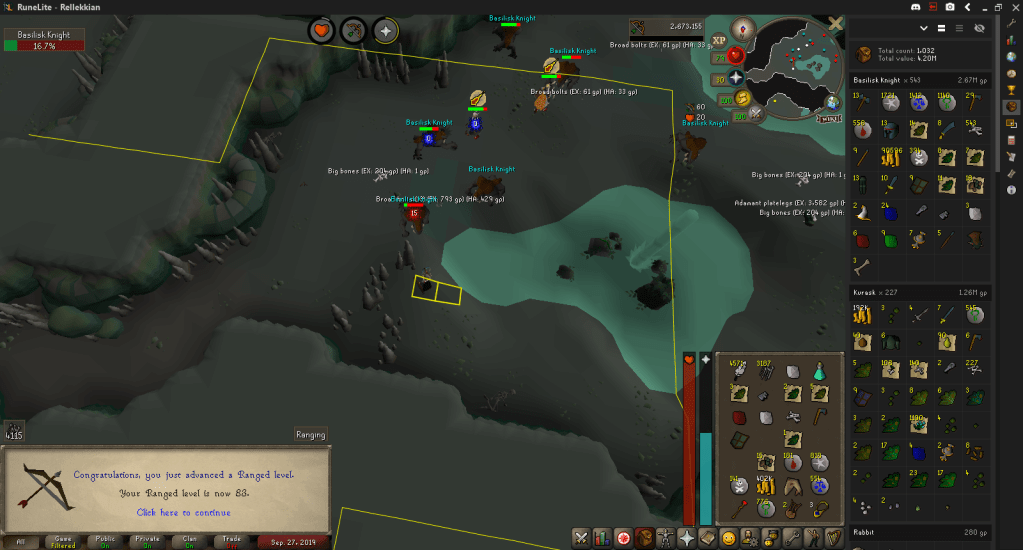The height and width of the screenshot is (550, 1023).
Task: Open the Spellbook tab
Action: [707, 538]
